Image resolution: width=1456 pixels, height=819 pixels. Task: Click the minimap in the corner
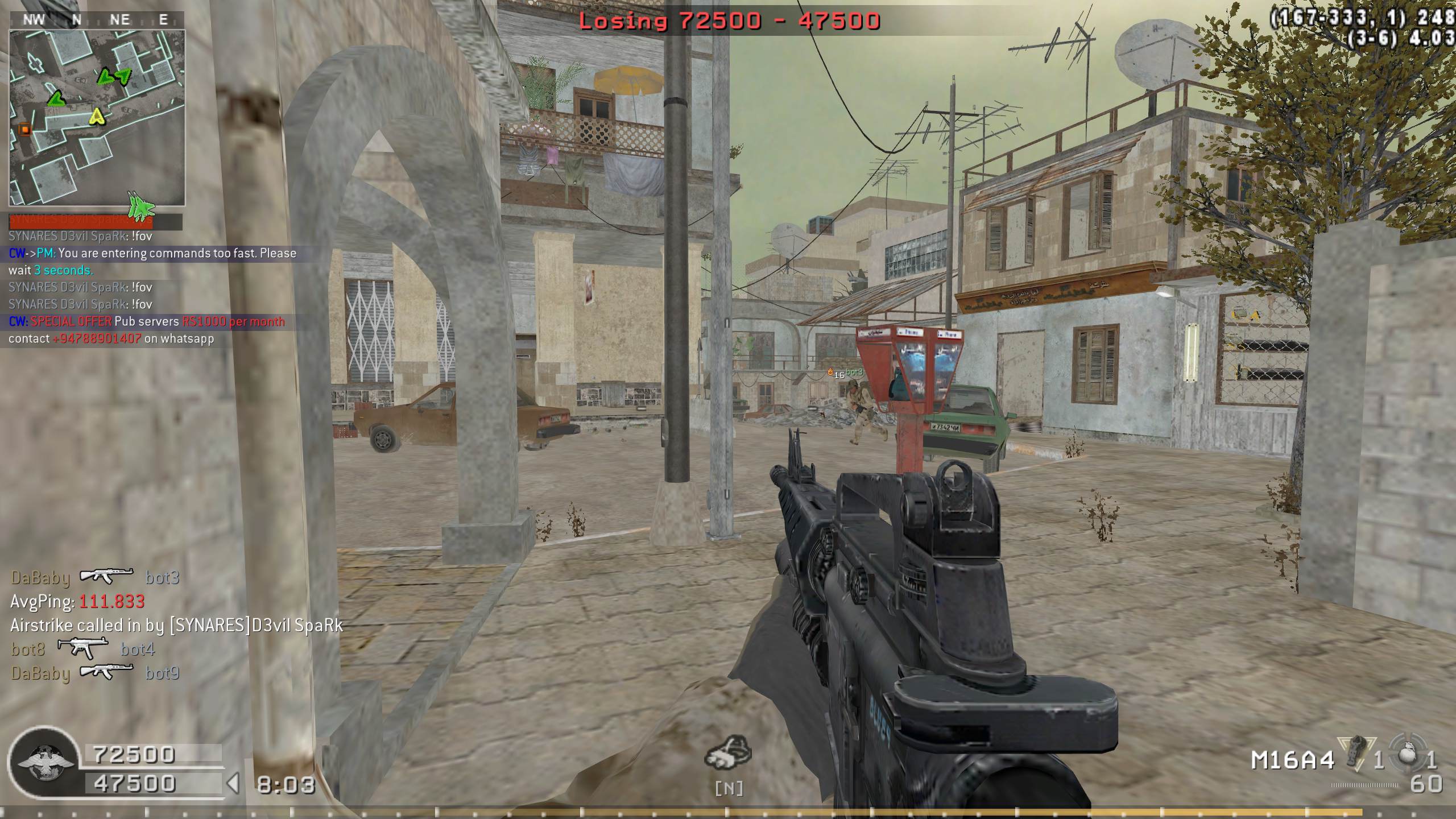click(x=97, y=117)
